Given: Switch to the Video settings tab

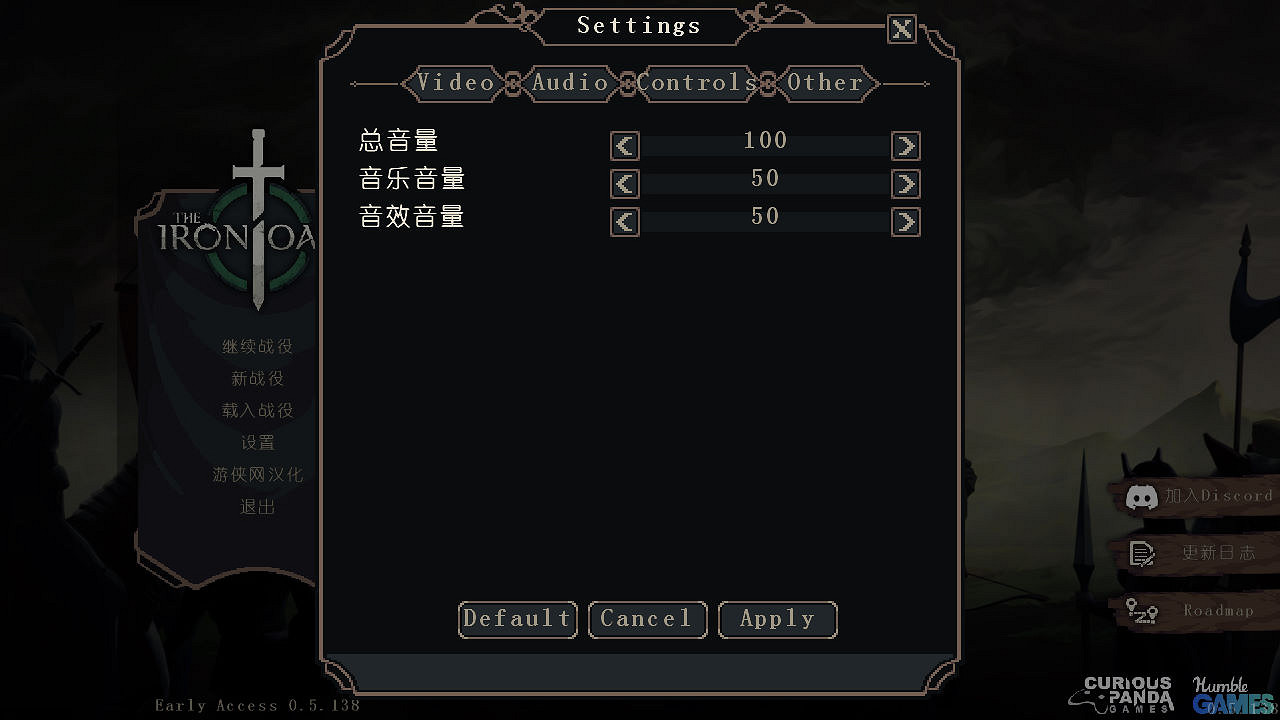Looking at the screenshot, I should (454, 83).
